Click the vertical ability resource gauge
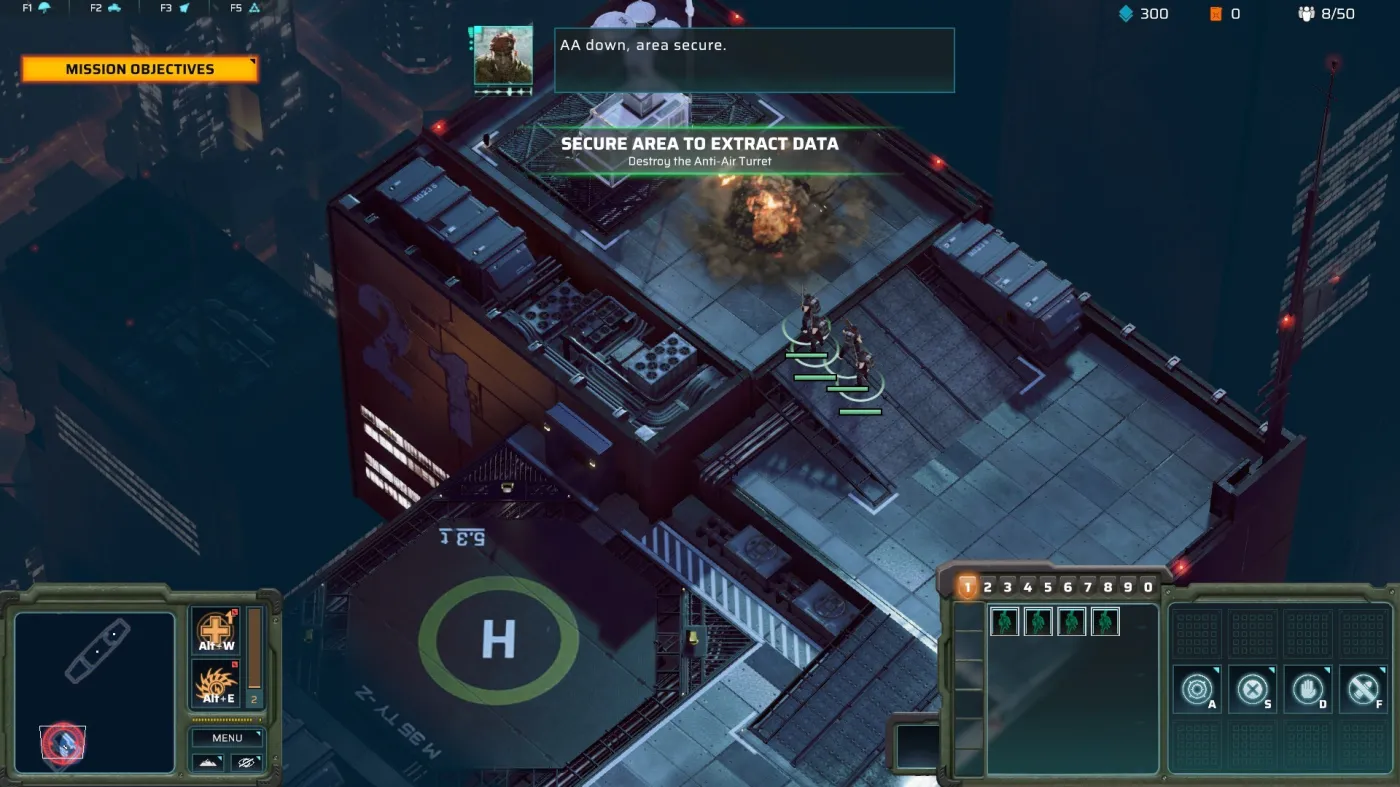Viewport: 1400px width, 787px height. 255,650
